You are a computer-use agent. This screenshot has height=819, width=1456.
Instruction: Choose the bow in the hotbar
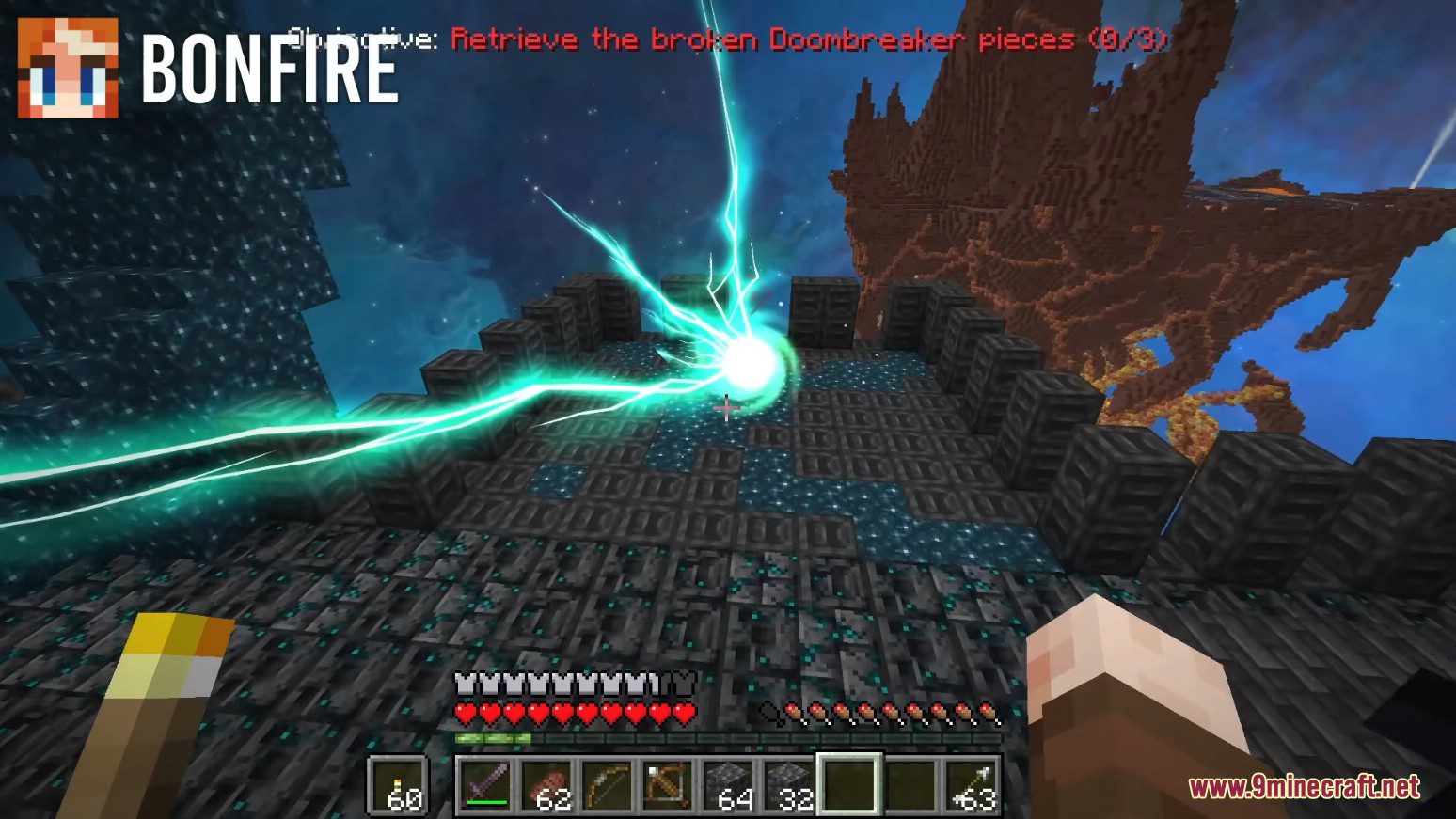click(x=607, y=784)
